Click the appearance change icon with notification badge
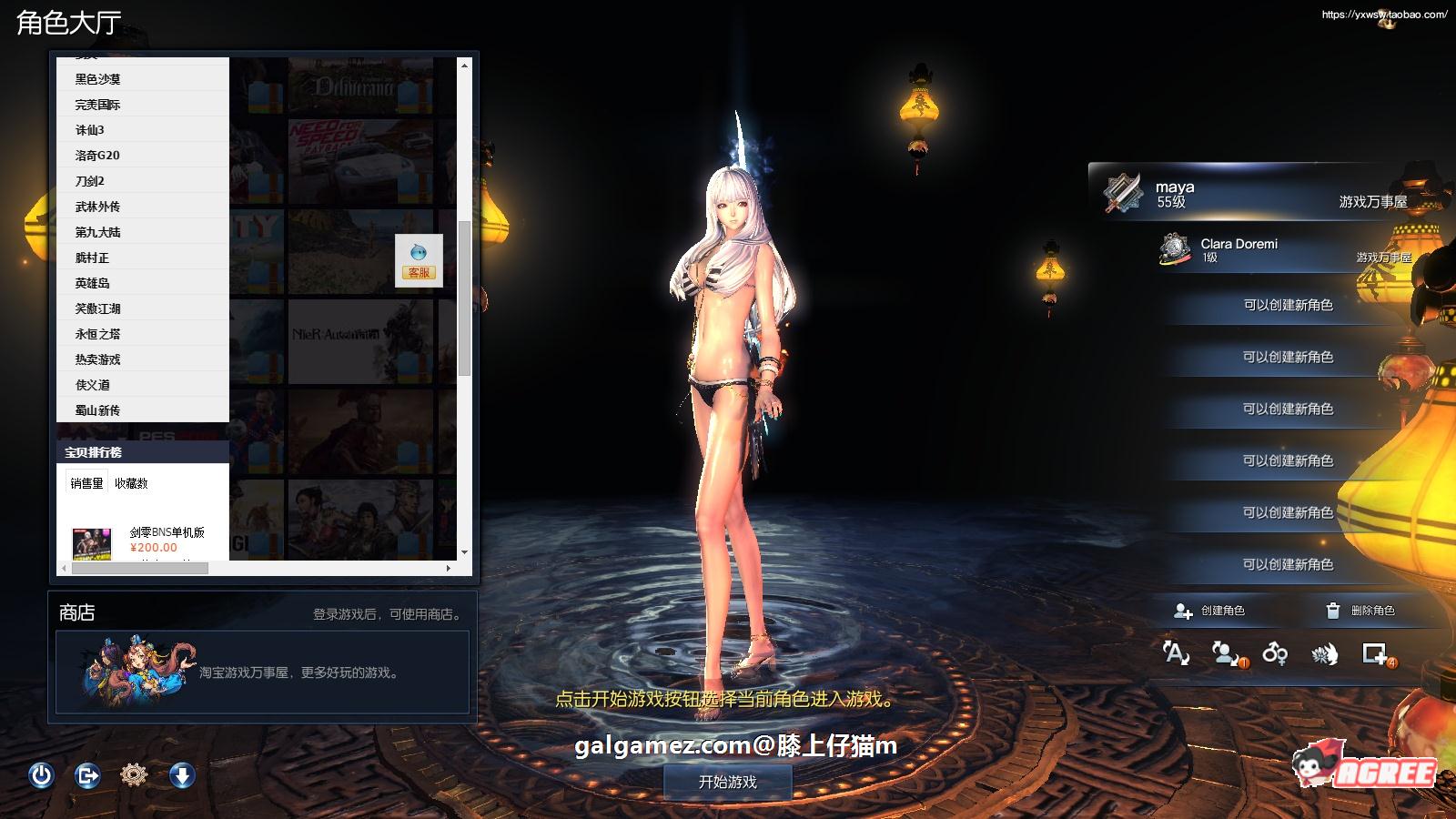Viewport: 1456px width, 819px height. tap(1226, 653)
